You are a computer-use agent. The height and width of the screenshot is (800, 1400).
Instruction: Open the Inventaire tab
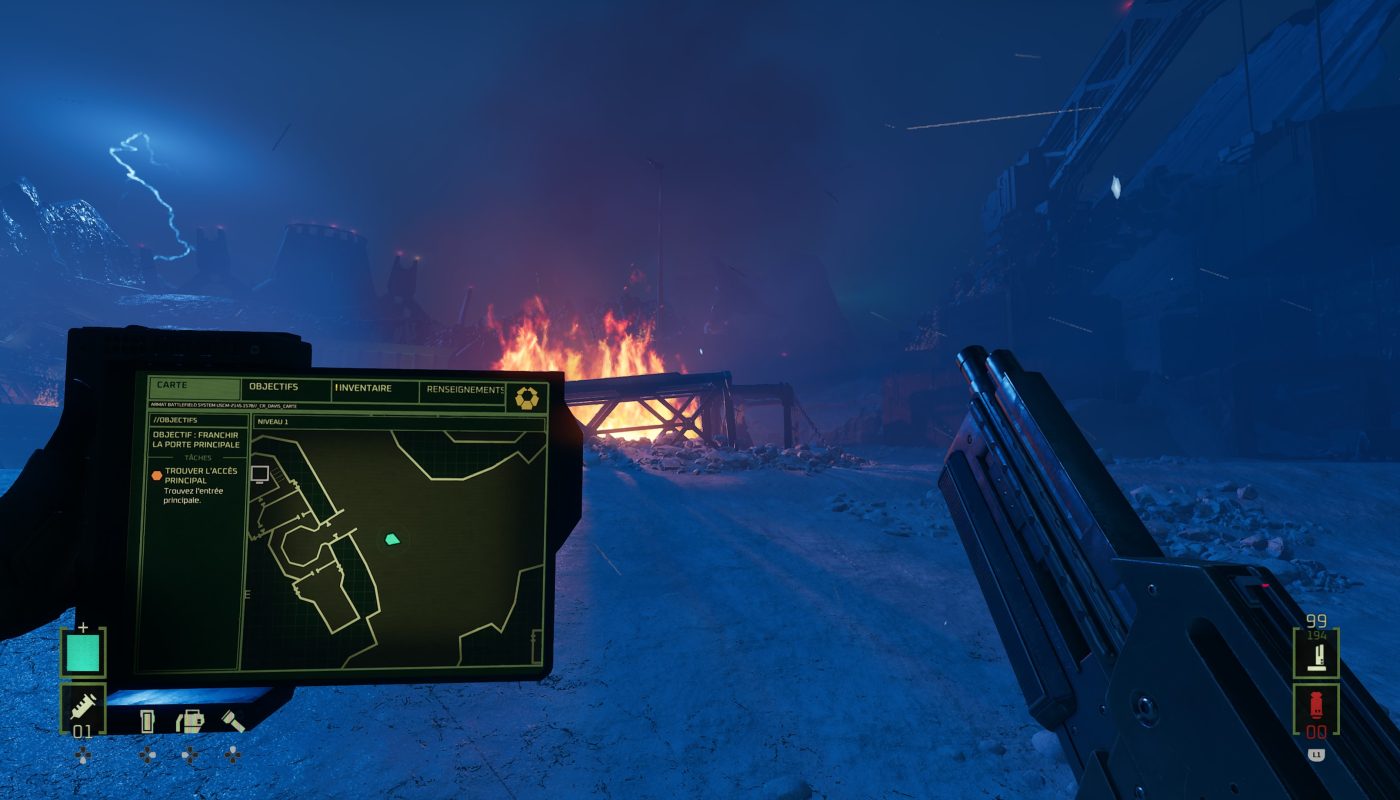(363, 388)
